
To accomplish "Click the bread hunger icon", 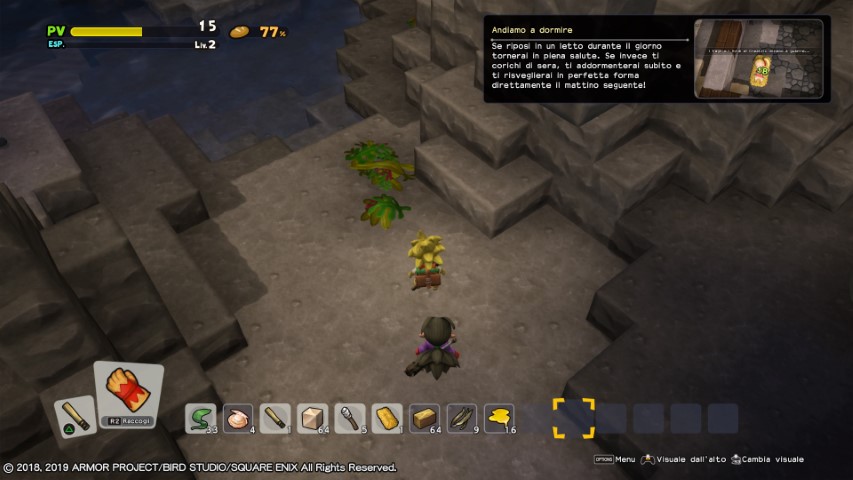I will pos(240,32).
